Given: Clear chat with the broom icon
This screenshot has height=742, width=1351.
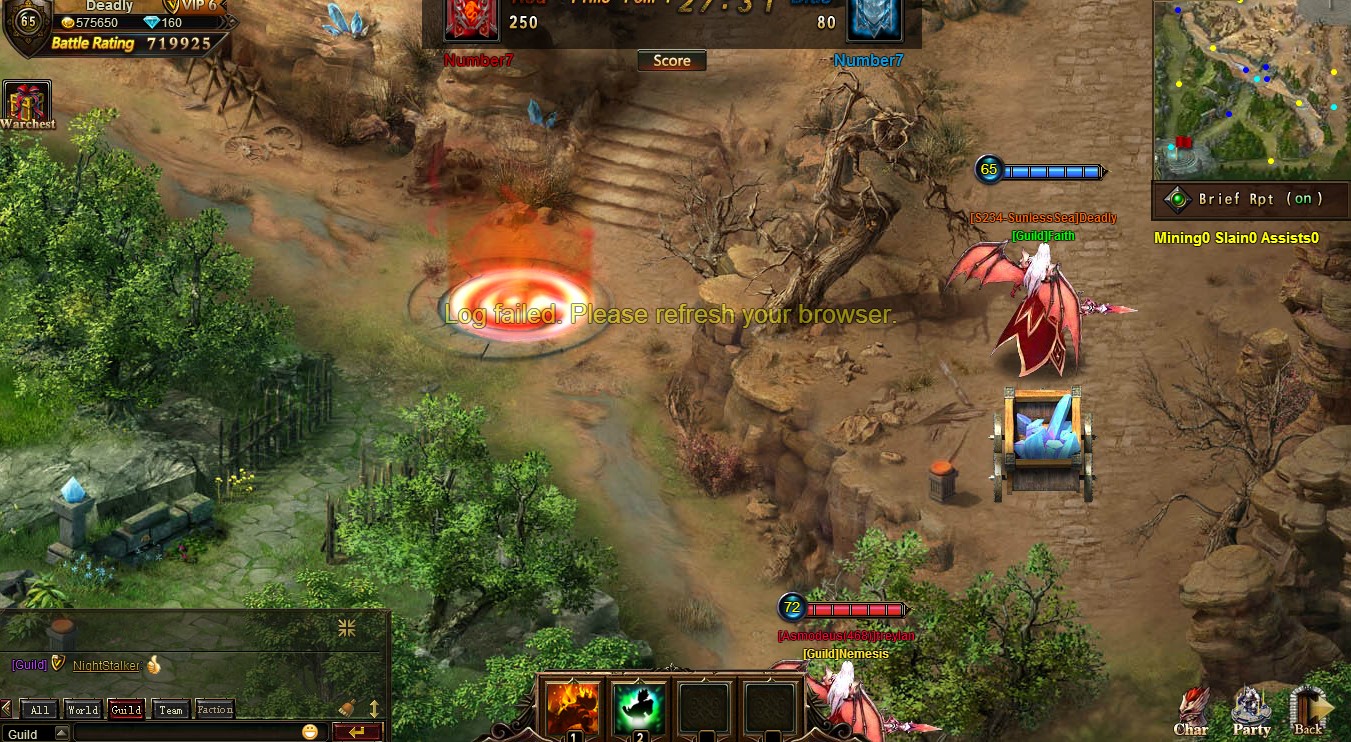Looking at the screenshot, I should (x=347, y=708).
